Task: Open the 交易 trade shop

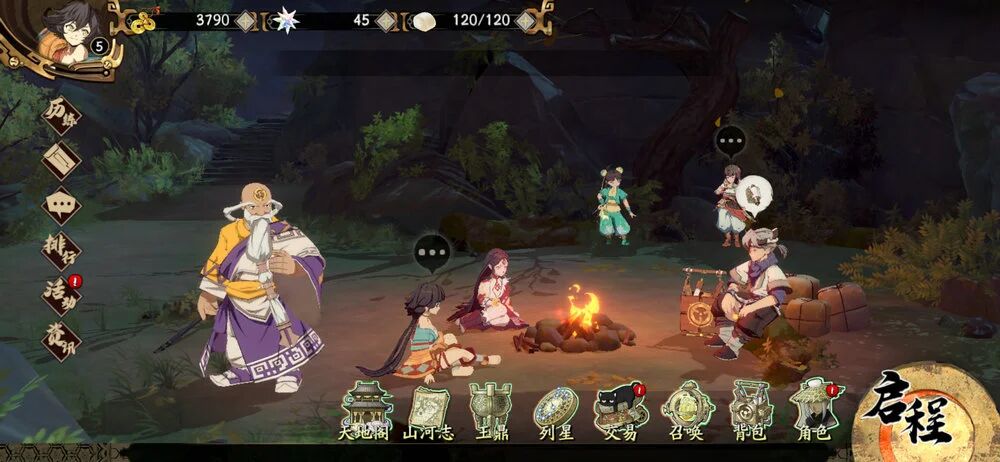Action: (618, 410)
